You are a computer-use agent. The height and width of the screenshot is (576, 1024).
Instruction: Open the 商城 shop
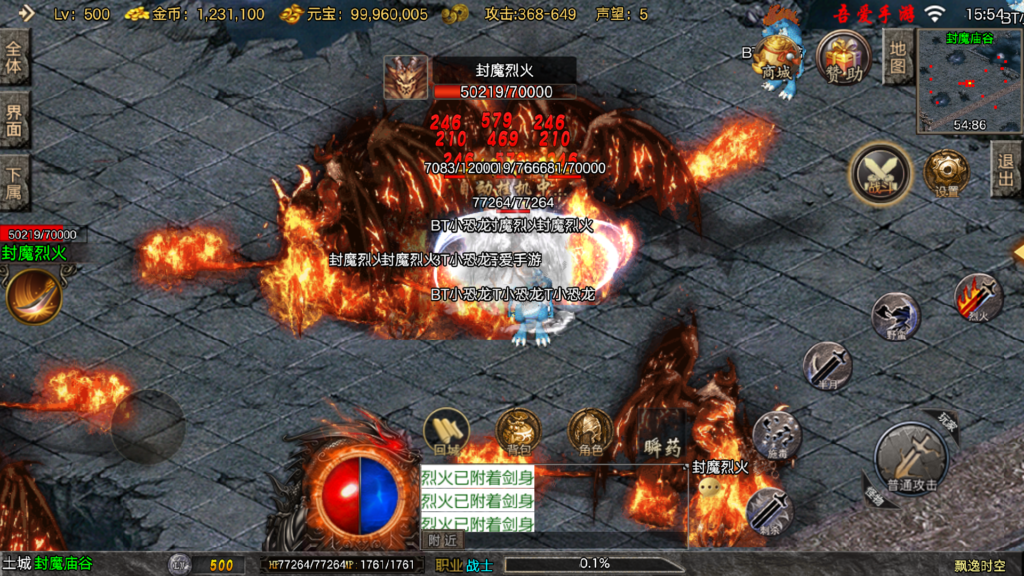point(776,57)
